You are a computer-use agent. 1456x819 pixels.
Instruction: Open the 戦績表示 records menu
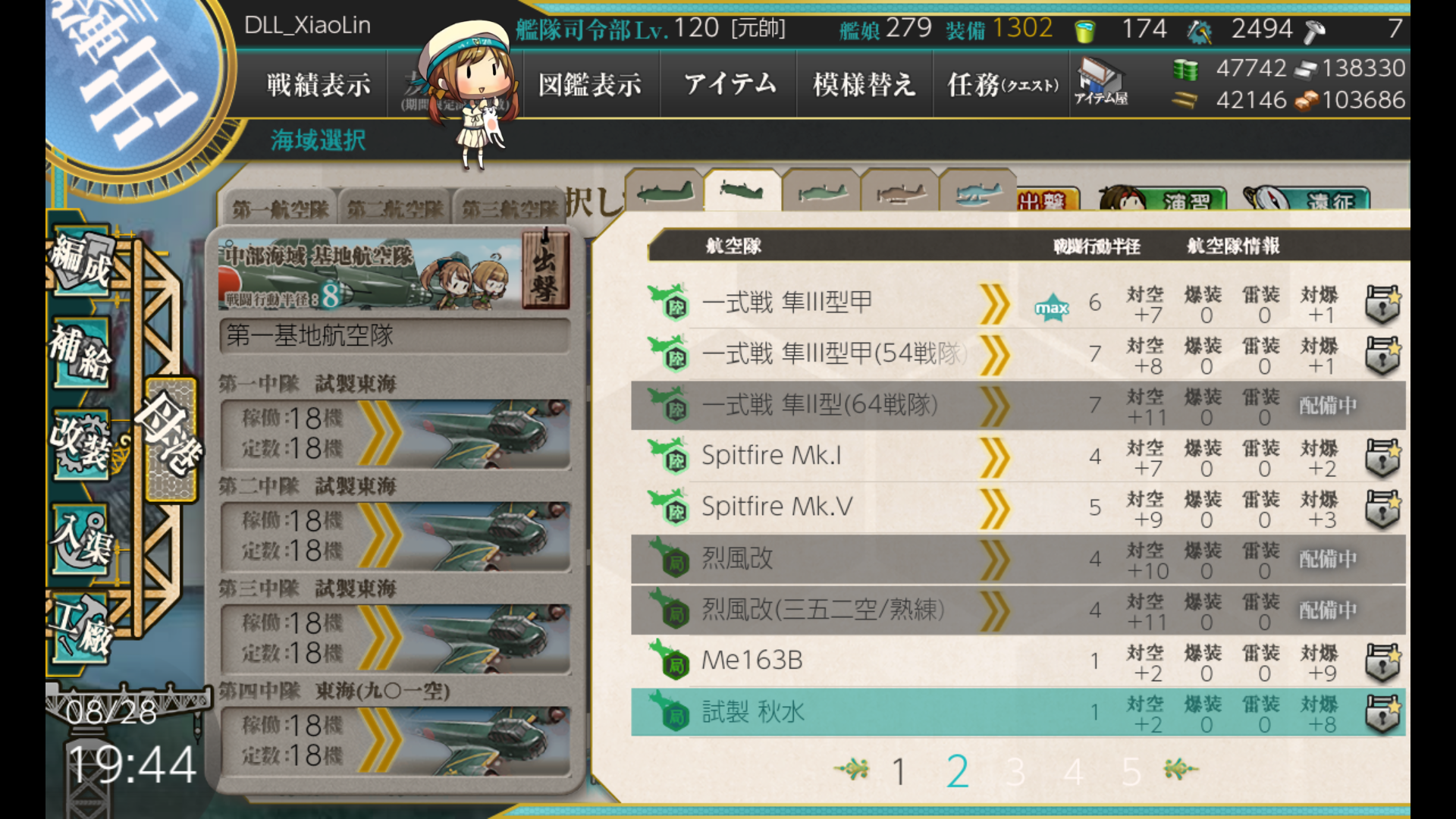pos(318,84)
